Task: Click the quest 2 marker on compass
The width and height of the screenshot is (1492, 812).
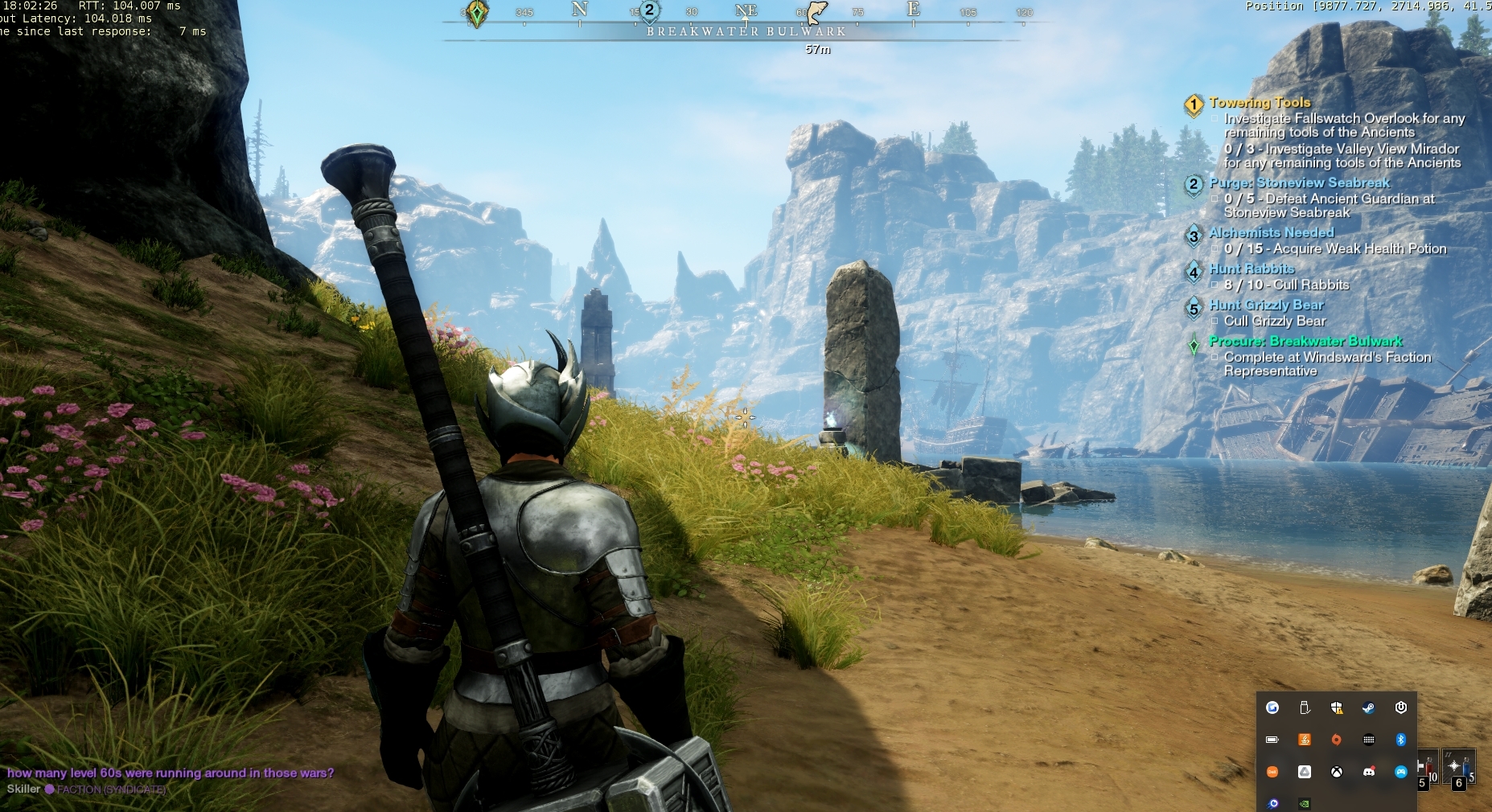Action: tap(649, 11)
